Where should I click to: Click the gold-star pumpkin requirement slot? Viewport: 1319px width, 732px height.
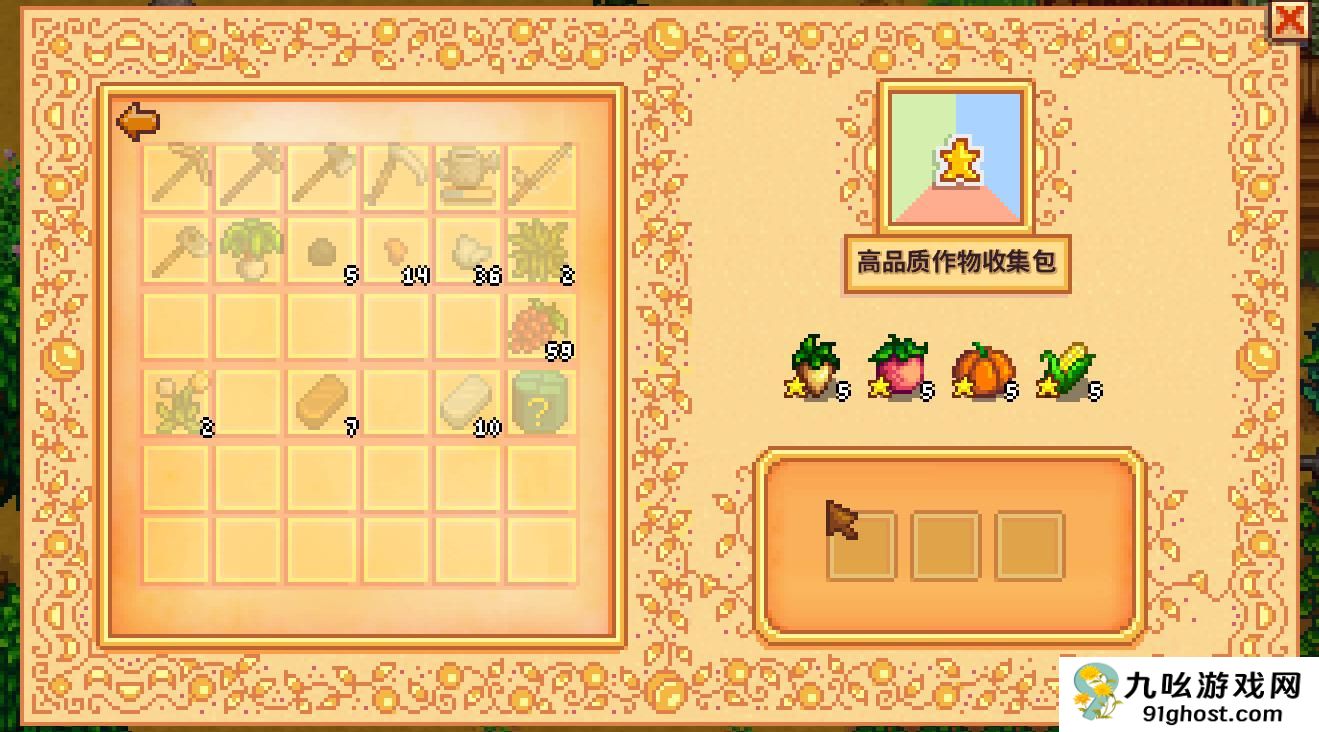click(x=985, y=372)
